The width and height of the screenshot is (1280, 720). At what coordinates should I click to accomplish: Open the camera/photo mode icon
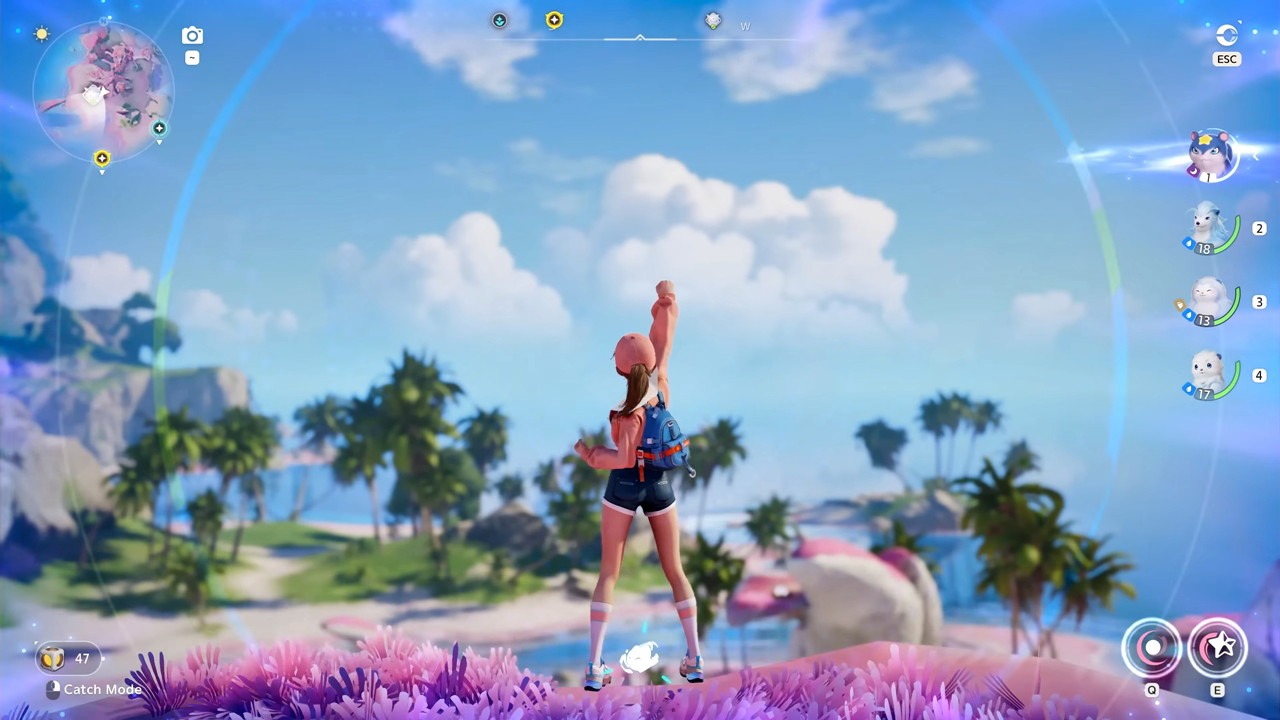tap(192, 34)
